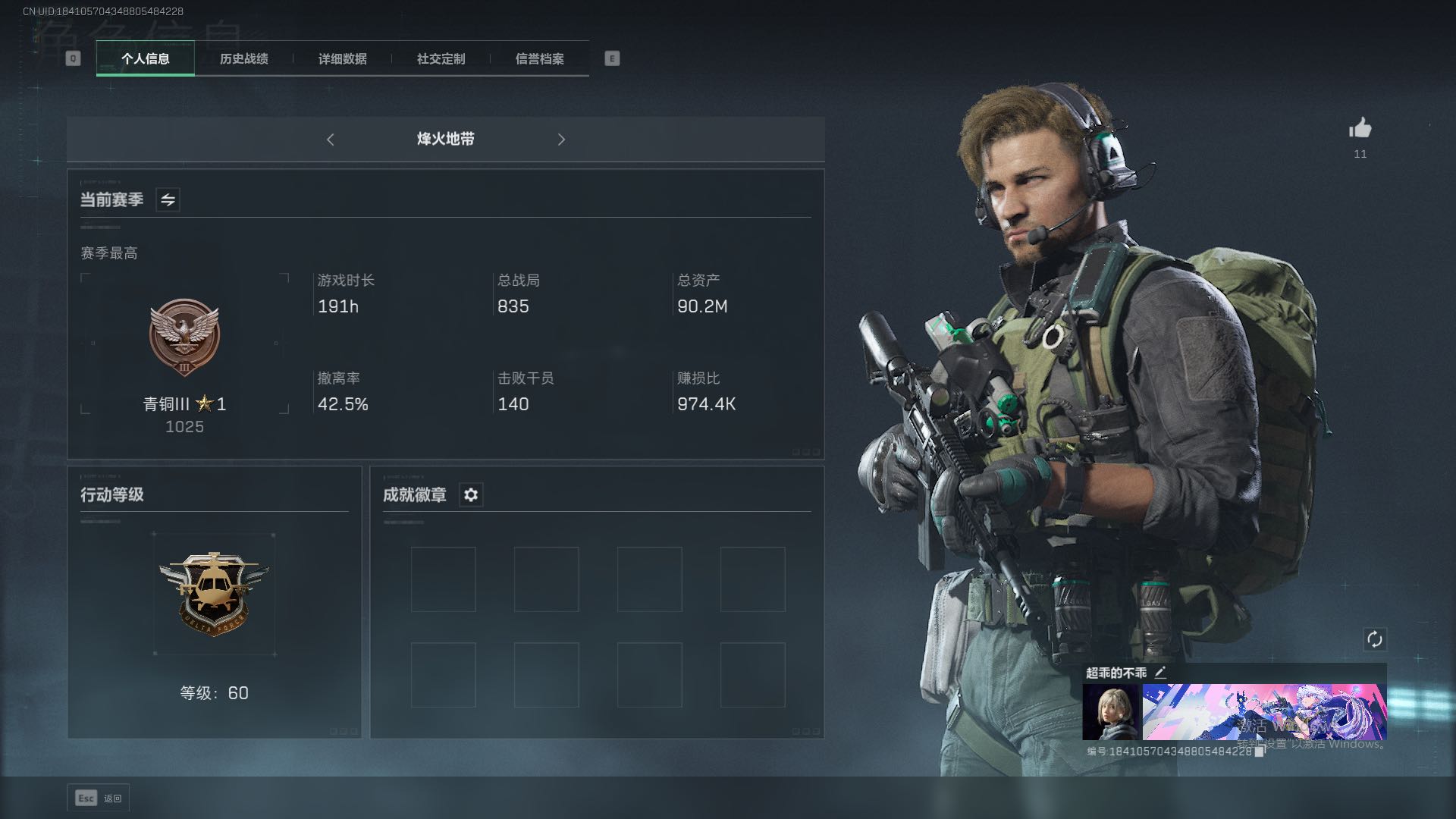Select the player avatar portrait
Viewport: 1456px width, 819px height.
[x=1110, y=712]
